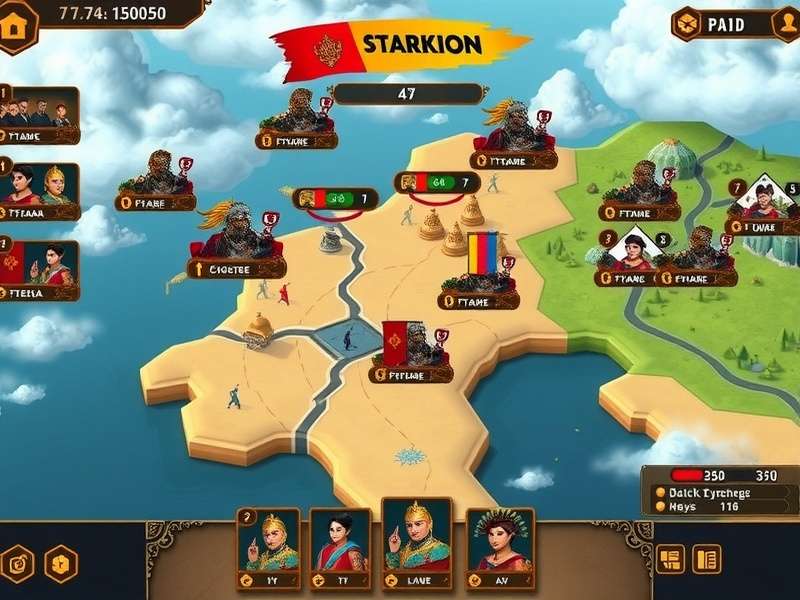Activate the gem hexagon button in bottom bar
Screen dimensions: 800x600
click(x=61, y=563)
